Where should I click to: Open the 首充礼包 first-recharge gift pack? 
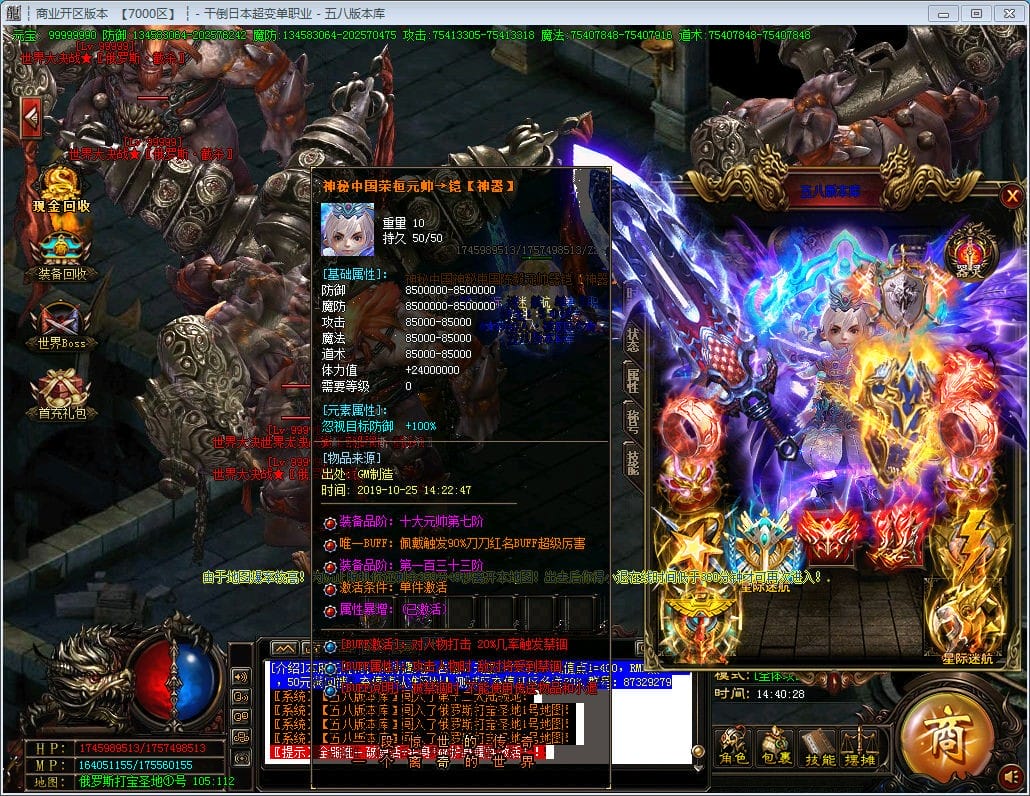[x=62, y=392]
